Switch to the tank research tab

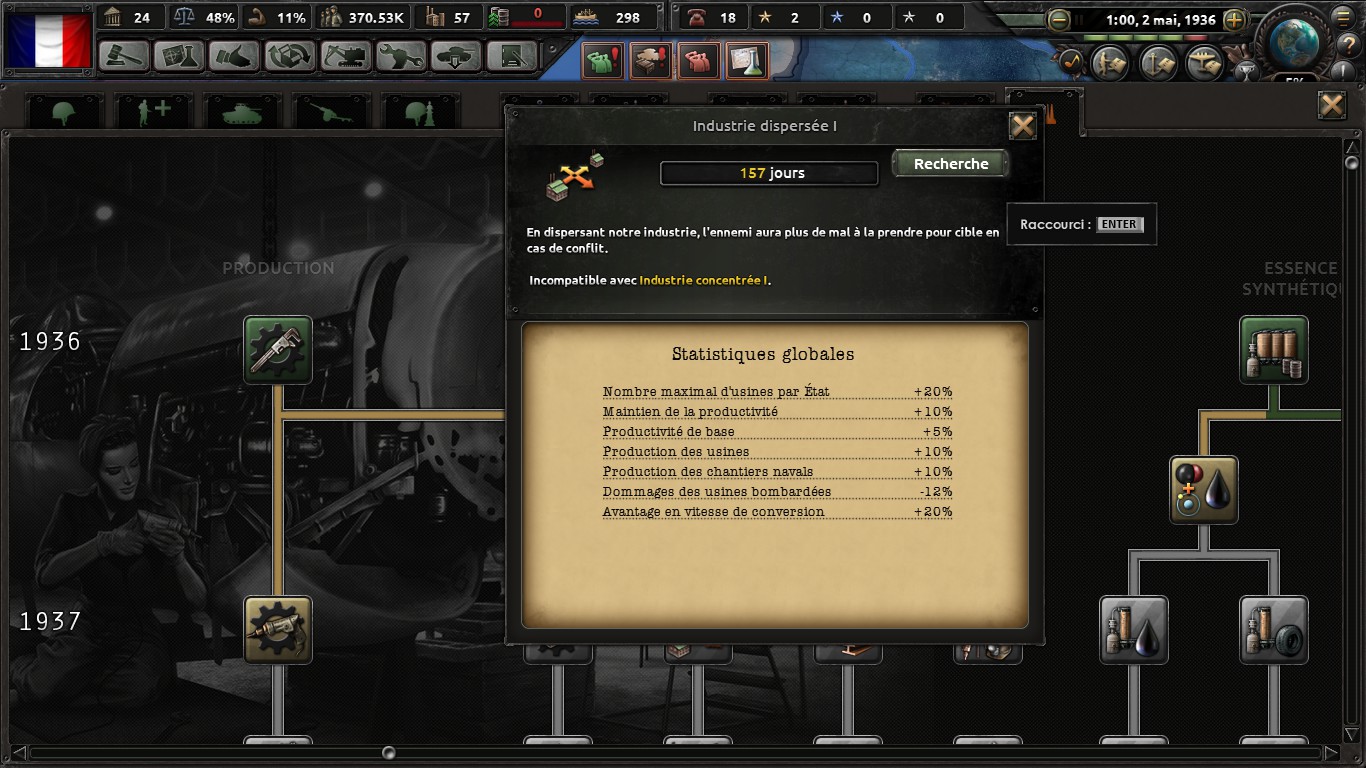[x=241, y=112]
